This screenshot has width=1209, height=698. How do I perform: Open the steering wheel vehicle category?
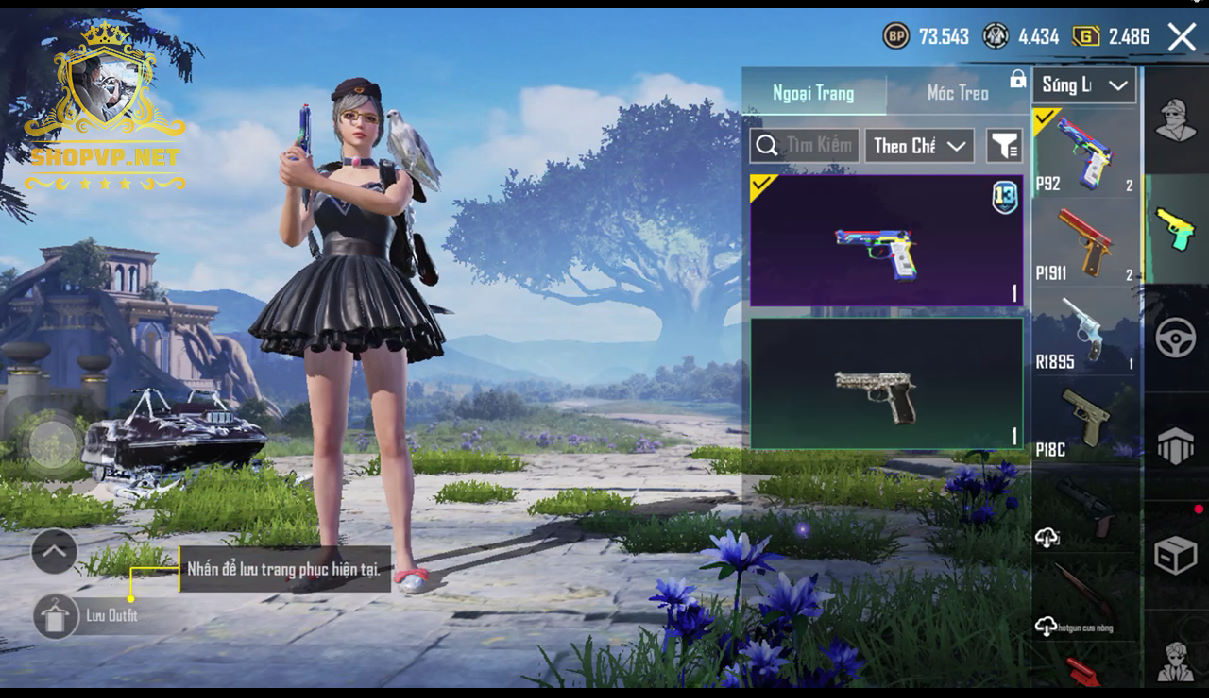[x=1176, y=338]
